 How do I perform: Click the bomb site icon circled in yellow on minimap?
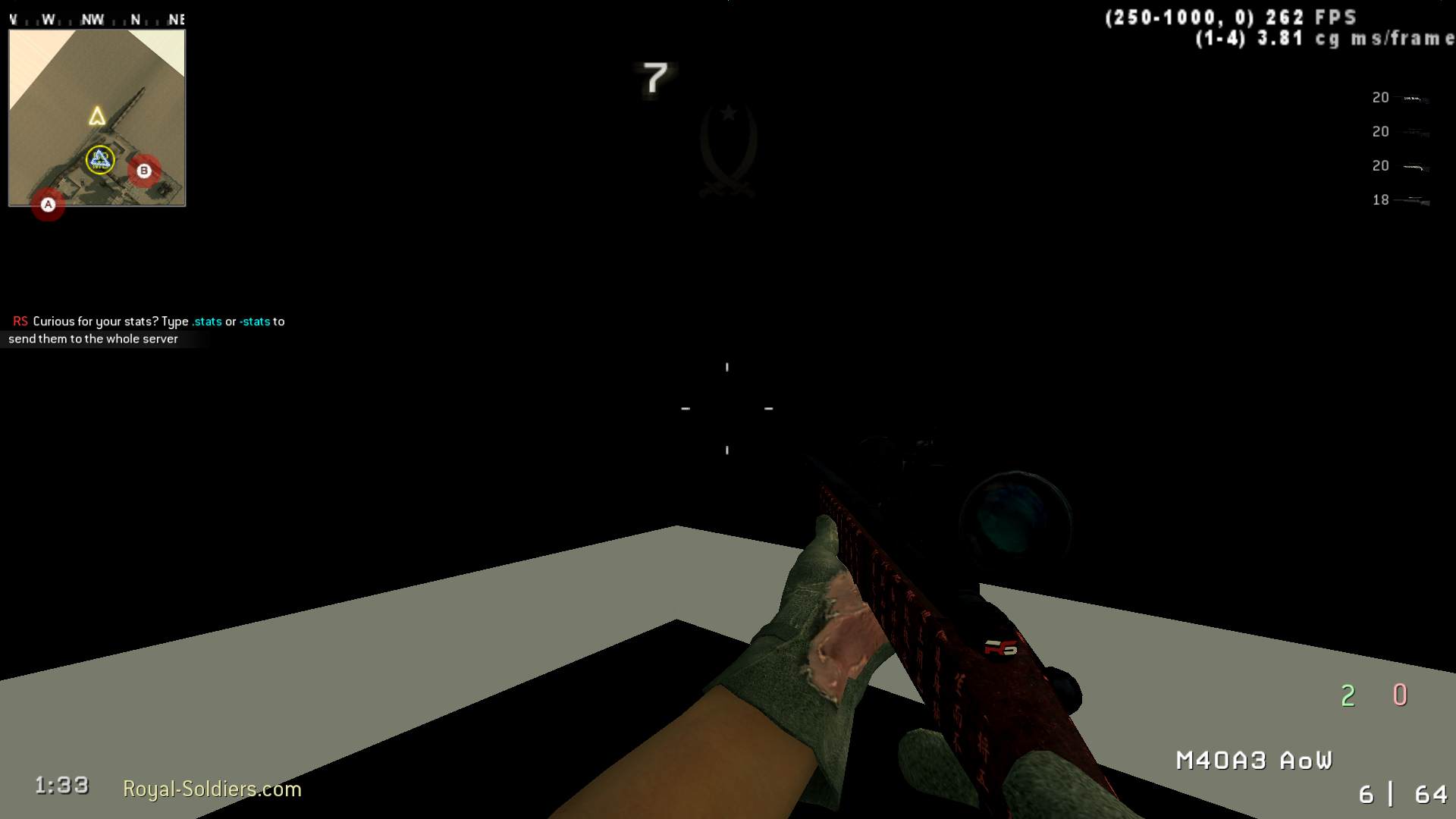coord(98,159)
